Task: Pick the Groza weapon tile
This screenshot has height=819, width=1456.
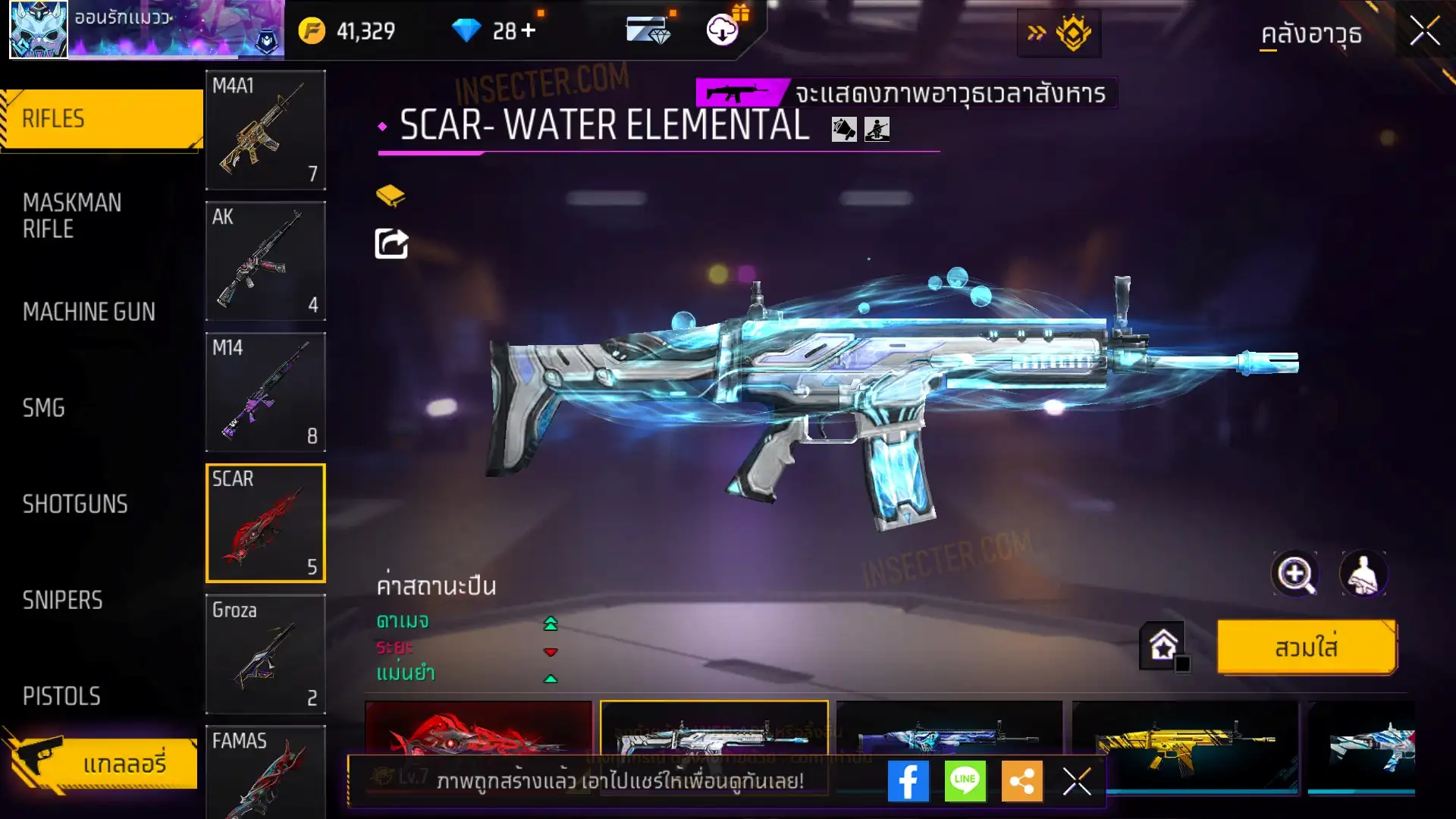Action: pyautogui.click(x=265, y=654)
